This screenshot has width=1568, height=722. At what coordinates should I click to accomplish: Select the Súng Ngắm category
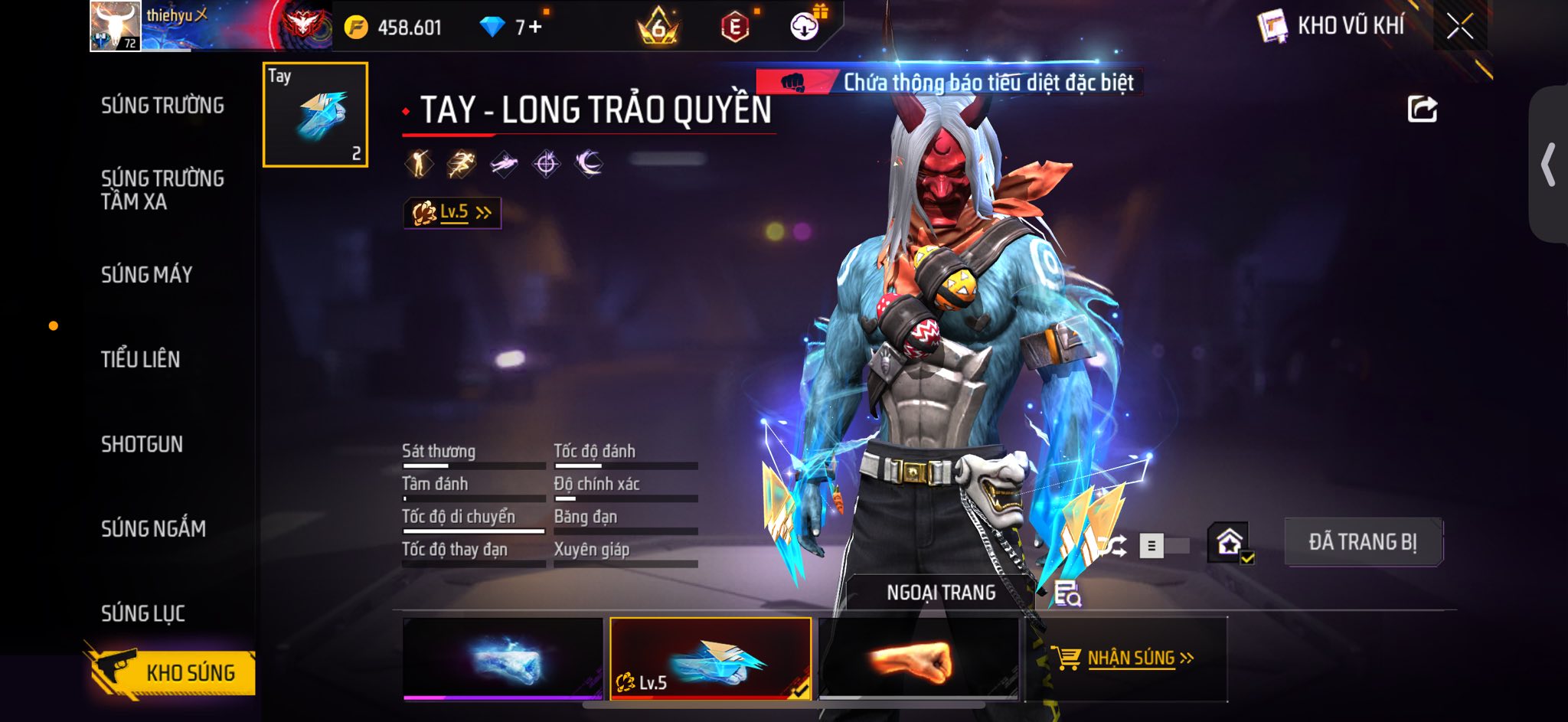point(153,528)
